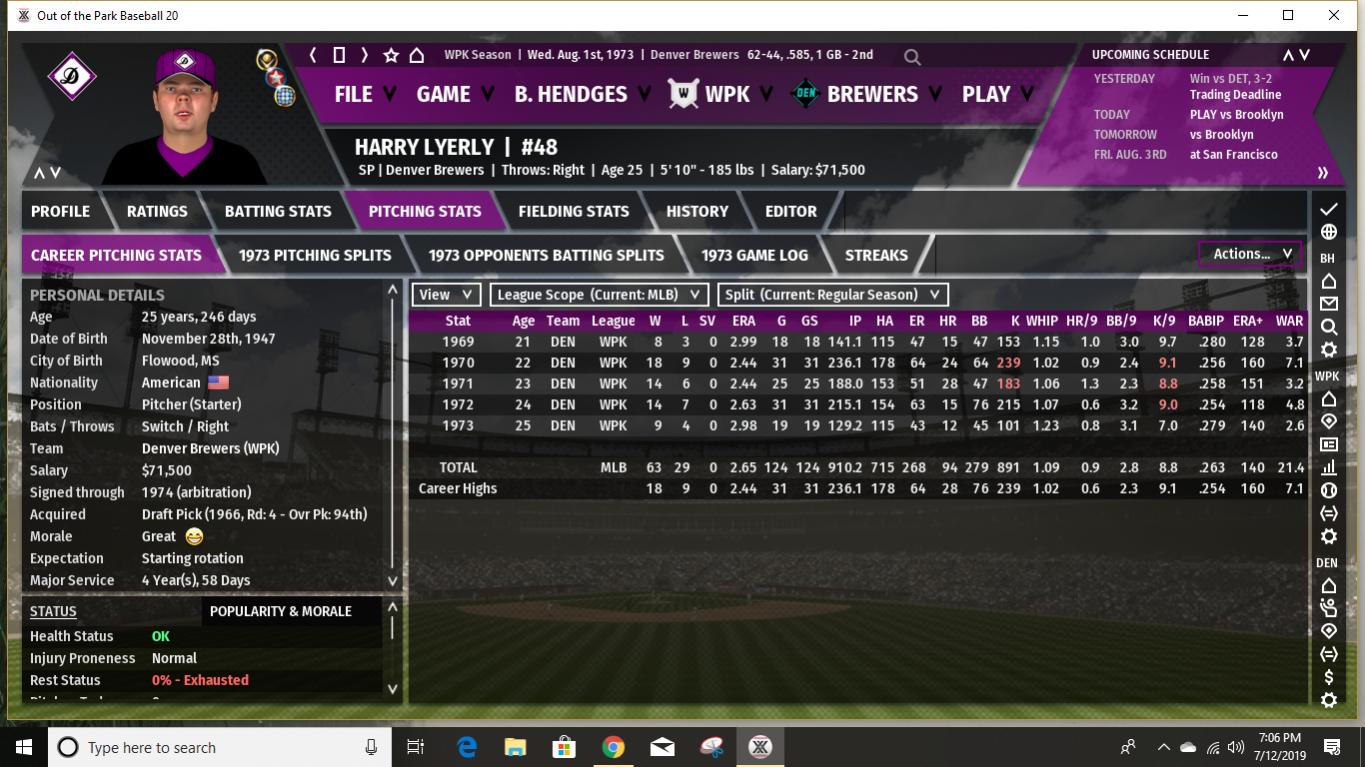Select the bar chart stats icon under WPK
Image resolution: width=1365 pixels, height=767 pixels.
[1327, 468]
